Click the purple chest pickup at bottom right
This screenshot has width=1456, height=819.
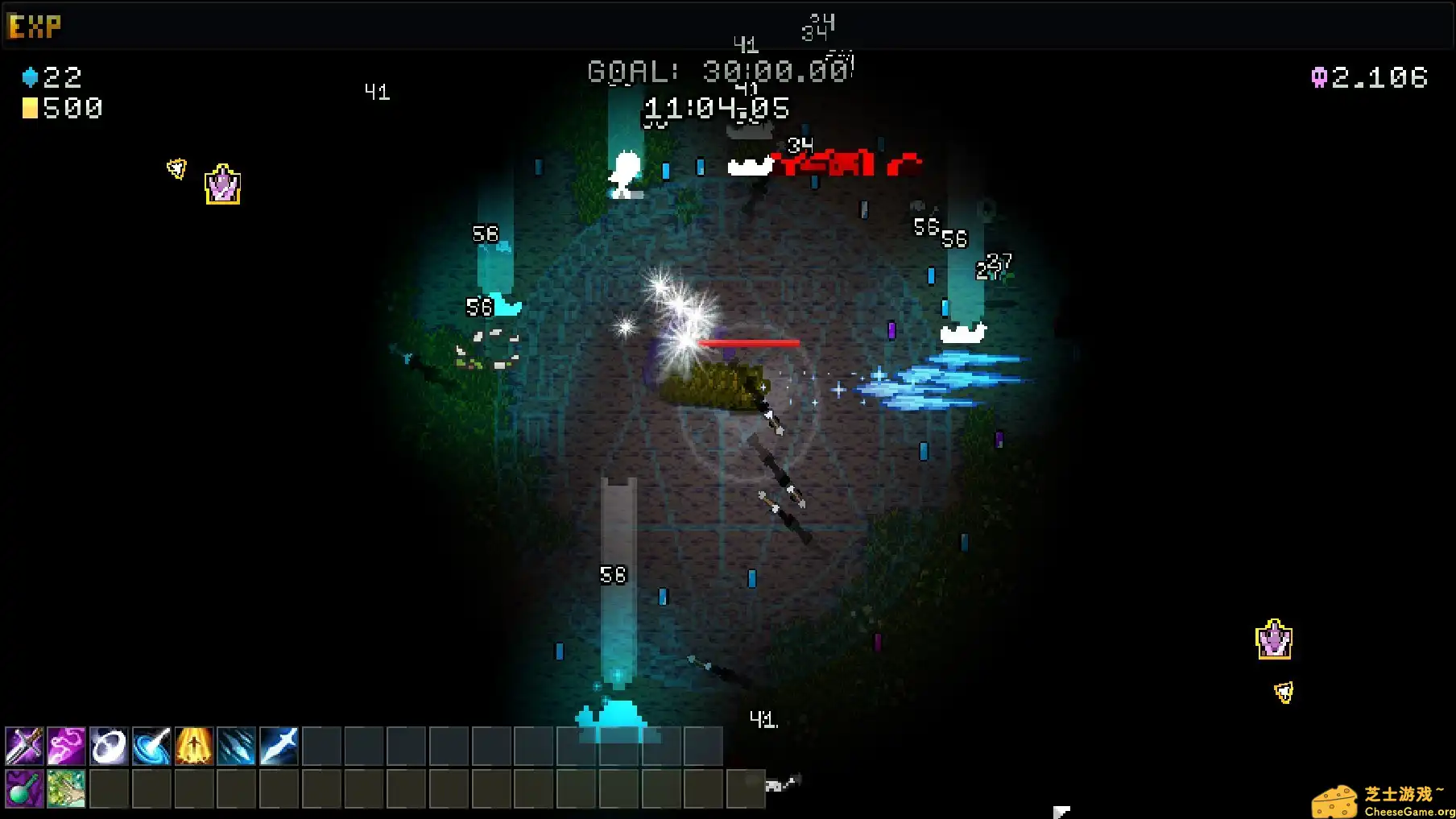tap(1275, 639)
